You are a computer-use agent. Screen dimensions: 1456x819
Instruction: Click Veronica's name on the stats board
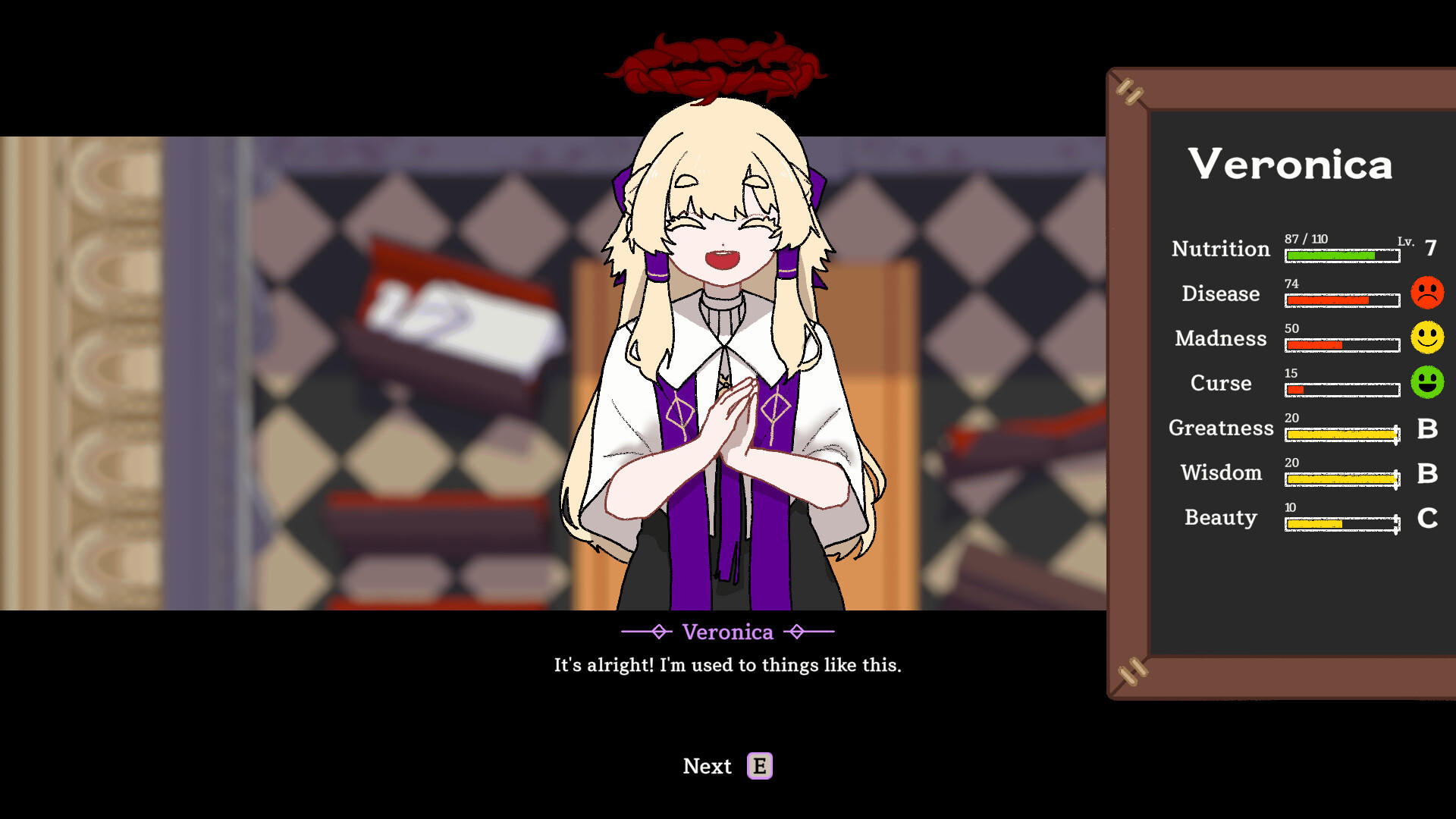click(1291, 164)
